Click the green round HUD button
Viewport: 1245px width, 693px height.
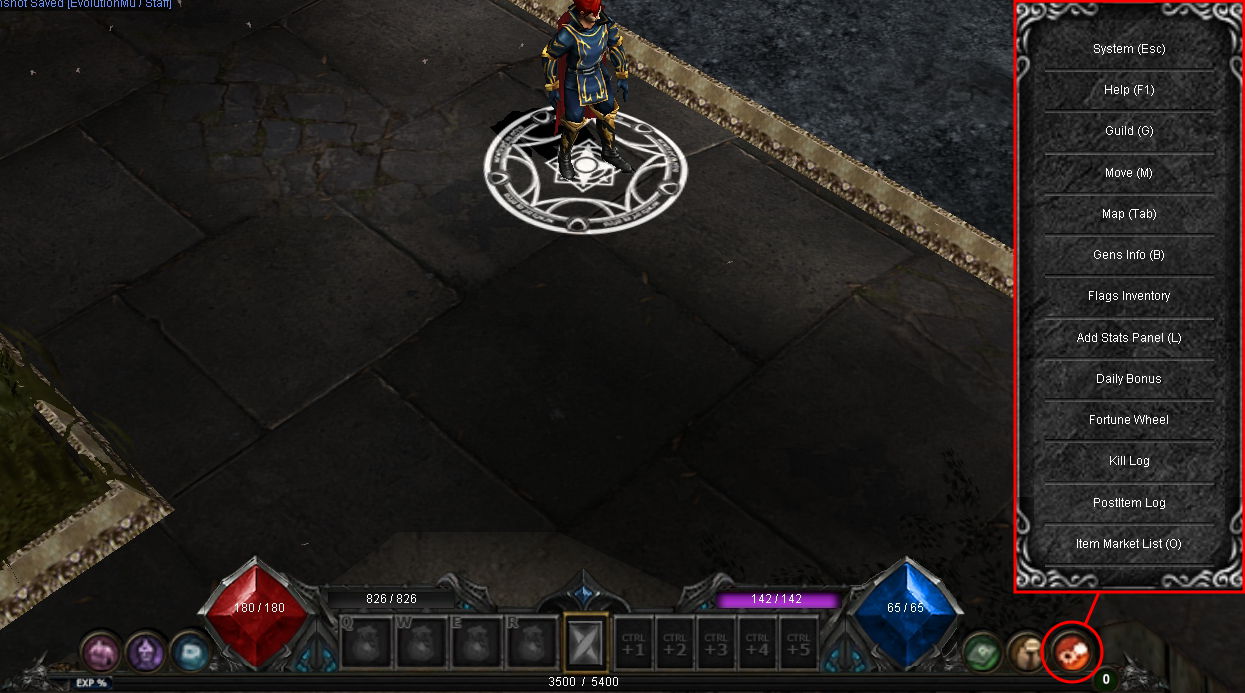pyautogui.click(x=983, y=653)
